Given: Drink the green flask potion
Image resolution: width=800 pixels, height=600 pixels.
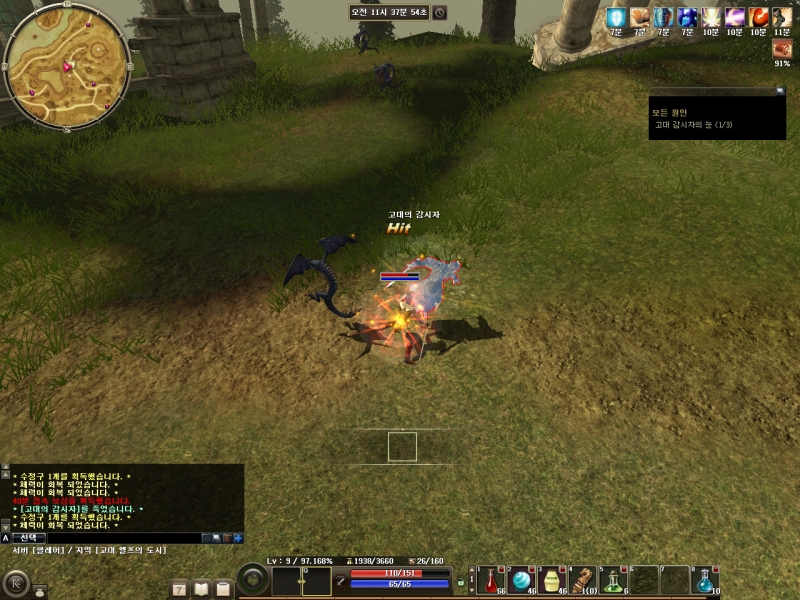Looking at the screenshot, I should tap(613, 579).
